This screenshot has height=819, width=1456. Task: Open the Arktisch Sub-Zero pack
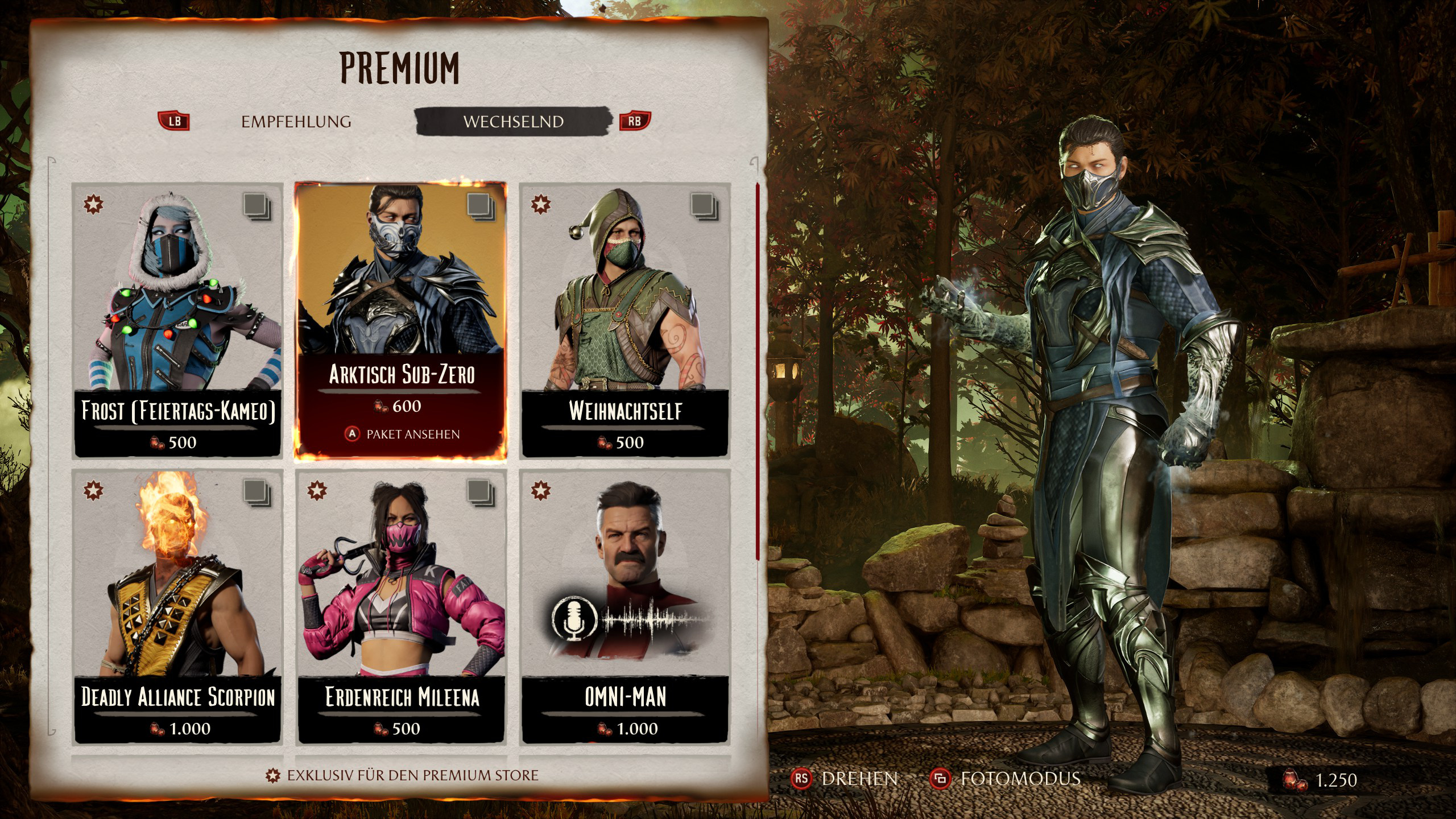(x=401, y=320)
